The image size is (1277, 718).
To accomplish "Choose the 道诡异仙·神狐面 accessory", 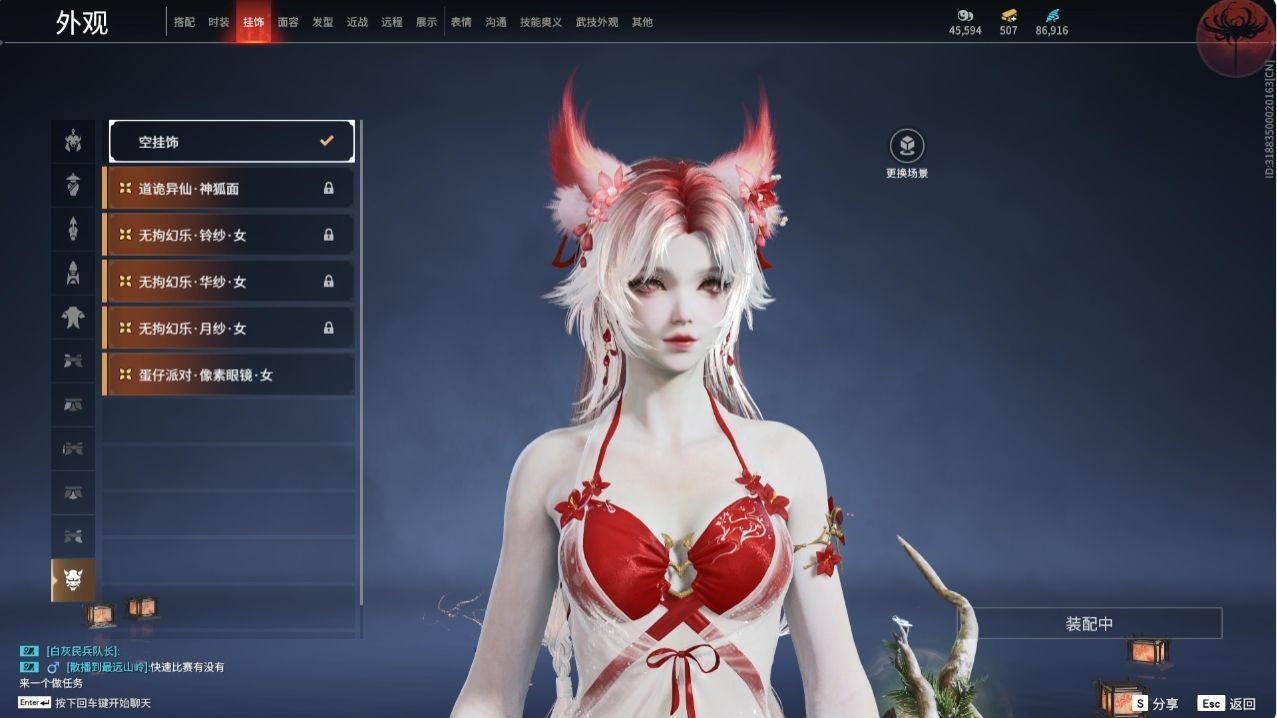I will (x=229, y=188).
